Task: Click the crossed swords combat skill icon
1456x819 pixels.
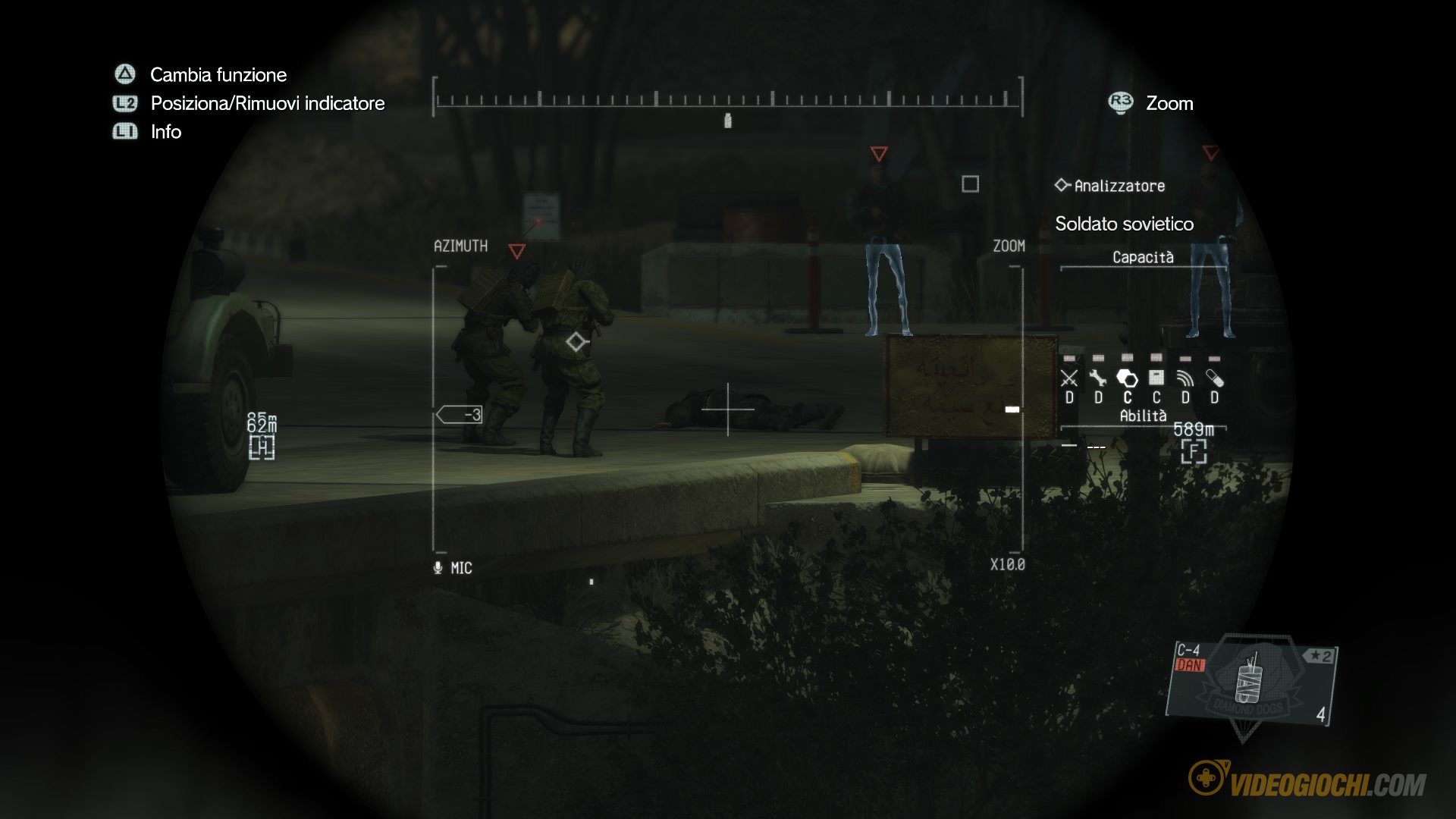Action: (1069, 378)
